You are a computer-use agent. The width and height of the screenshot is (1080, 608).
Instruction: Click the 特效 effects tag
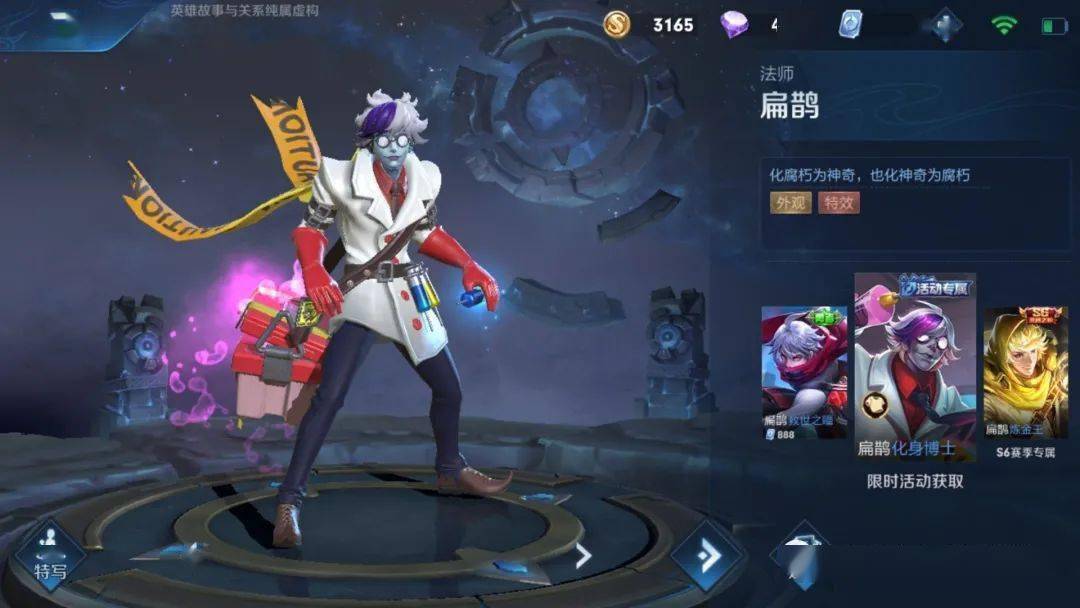point(838,203)
